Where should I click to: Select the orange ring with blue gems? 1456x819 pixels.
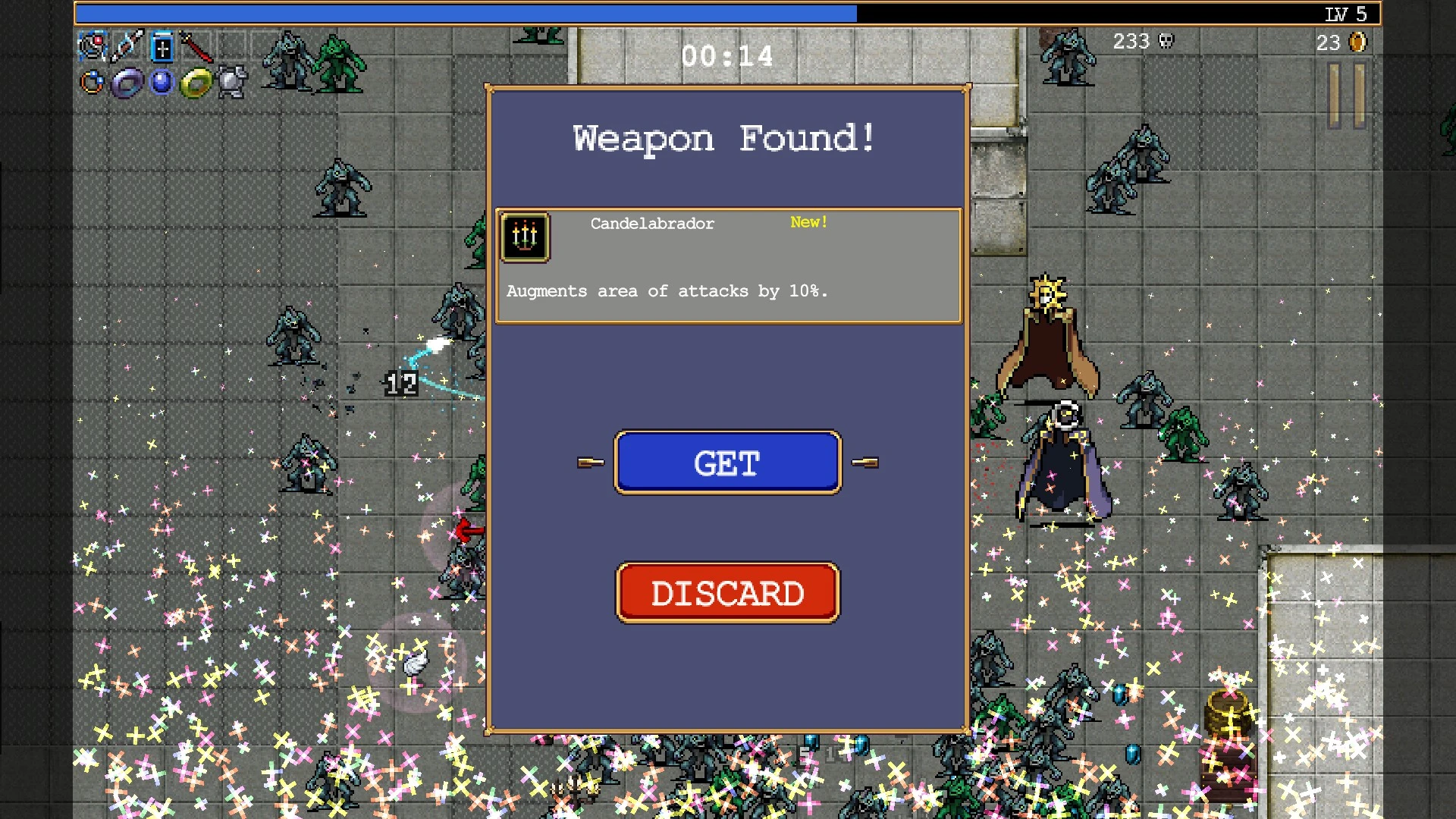pos(92,82)
